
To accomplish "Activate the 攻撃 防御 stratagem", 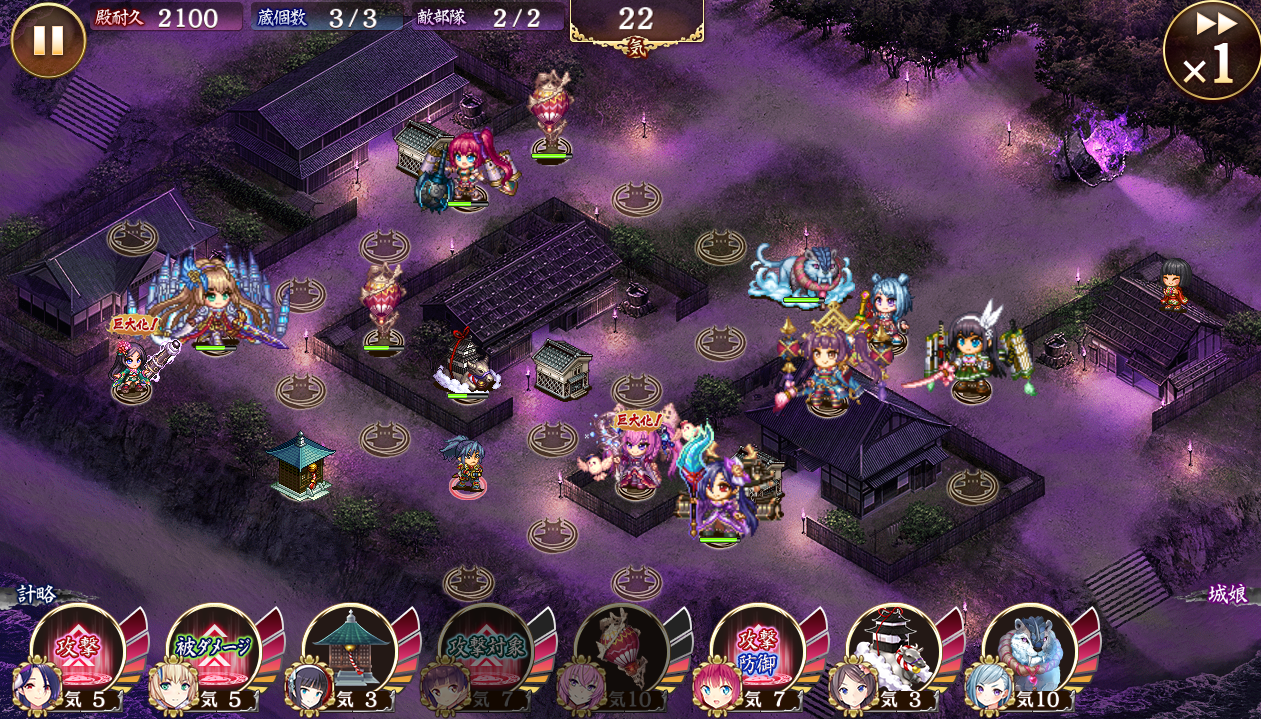I will pyautogui.click(x=757, y=648).
